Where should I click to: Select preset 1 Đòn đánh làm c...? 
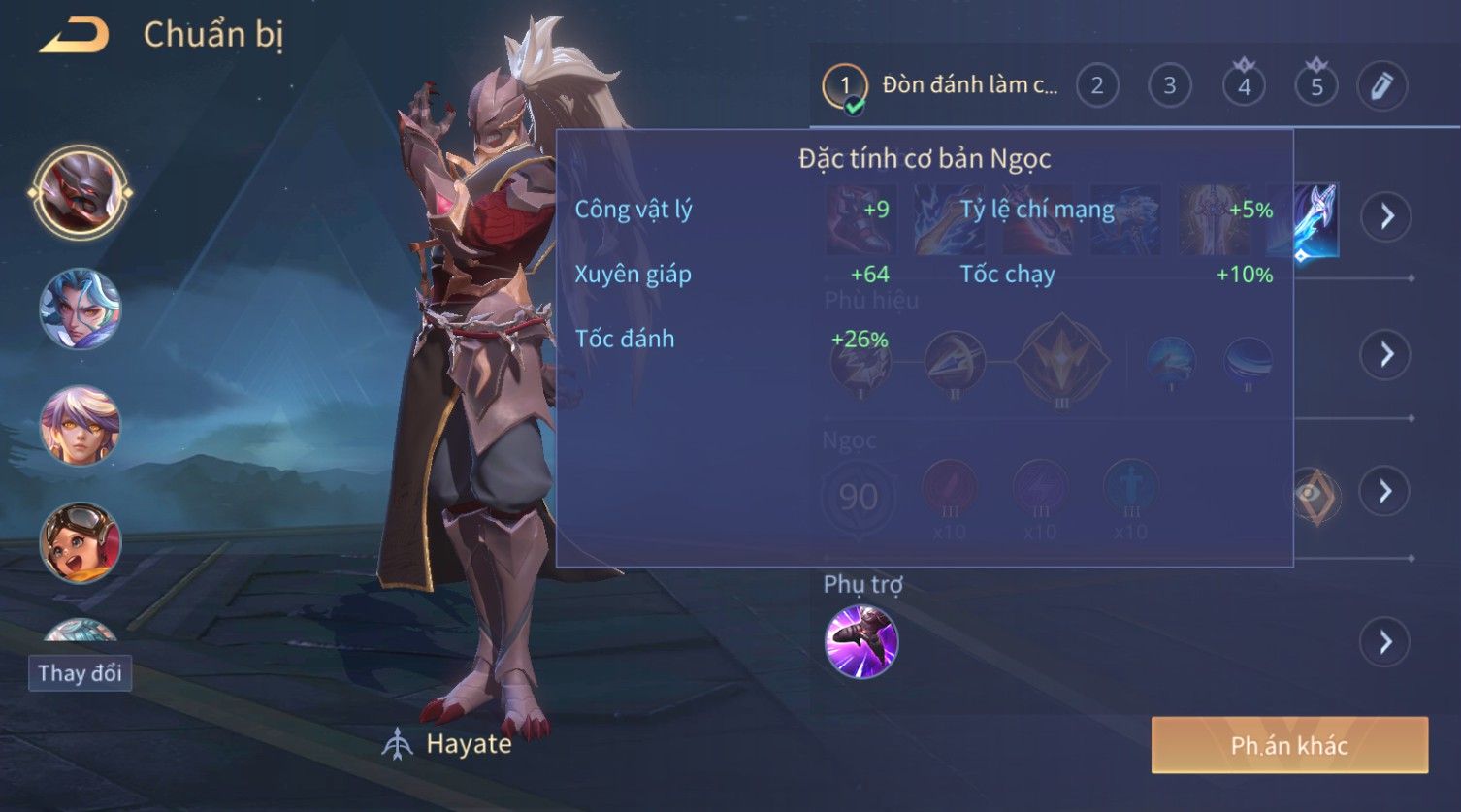point(941,86)
